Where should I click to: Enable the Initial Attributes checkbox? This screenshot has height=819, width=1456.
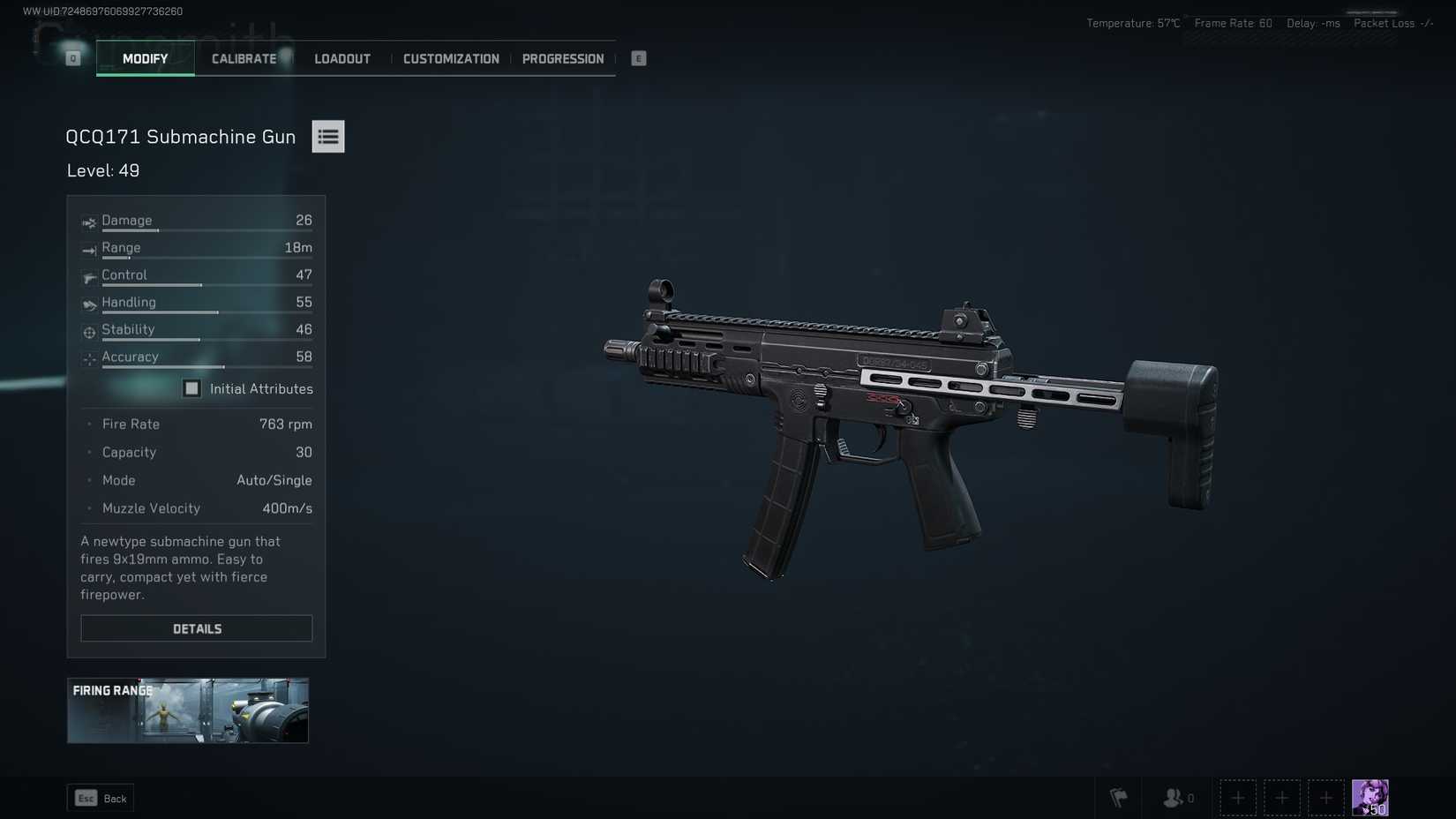tap(191, 387)
